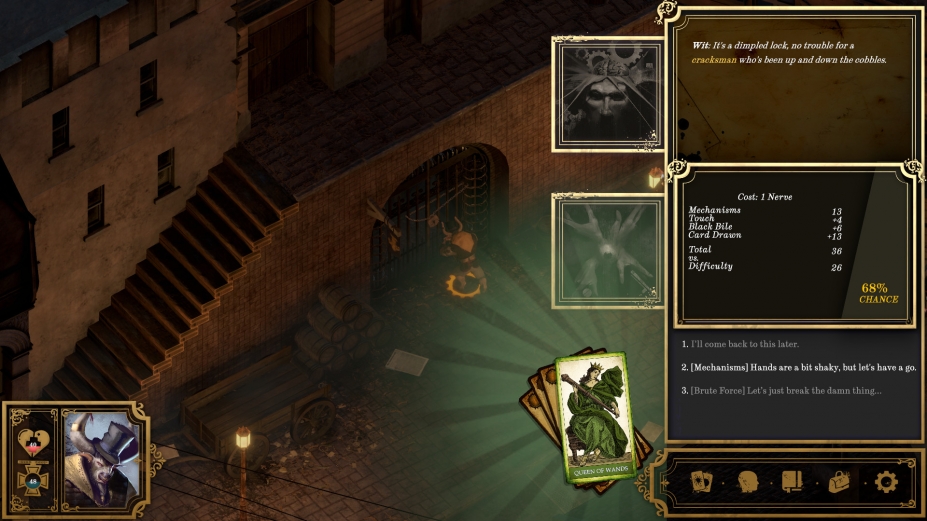Image resolution: width=927 pixels, height=521 pixels.
Task: Click the masked face speaker portrait
Action: 608,95
